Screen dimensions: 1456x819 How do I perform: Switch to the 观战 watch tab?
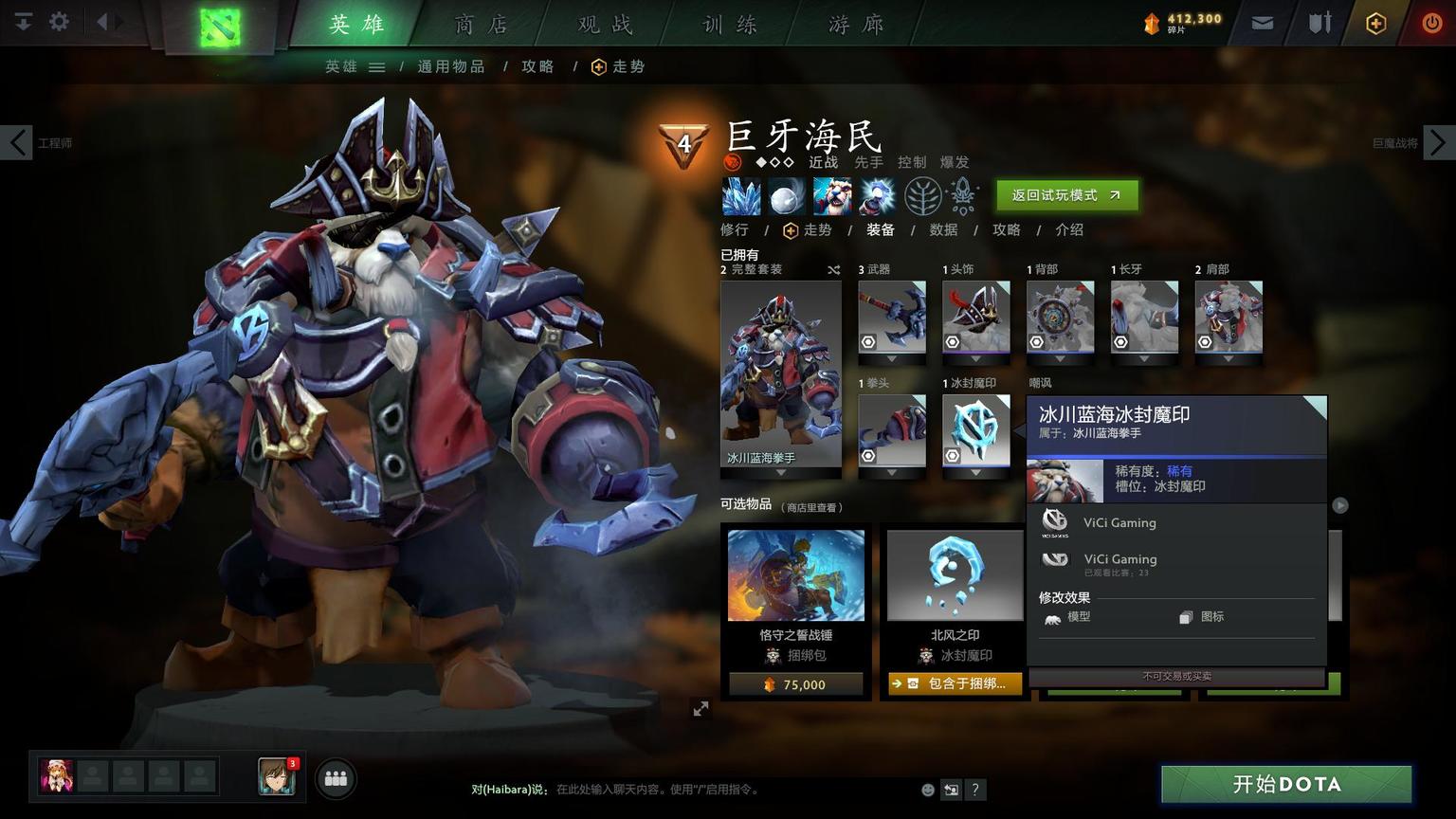pyautogui.click(x=606, y=25)
